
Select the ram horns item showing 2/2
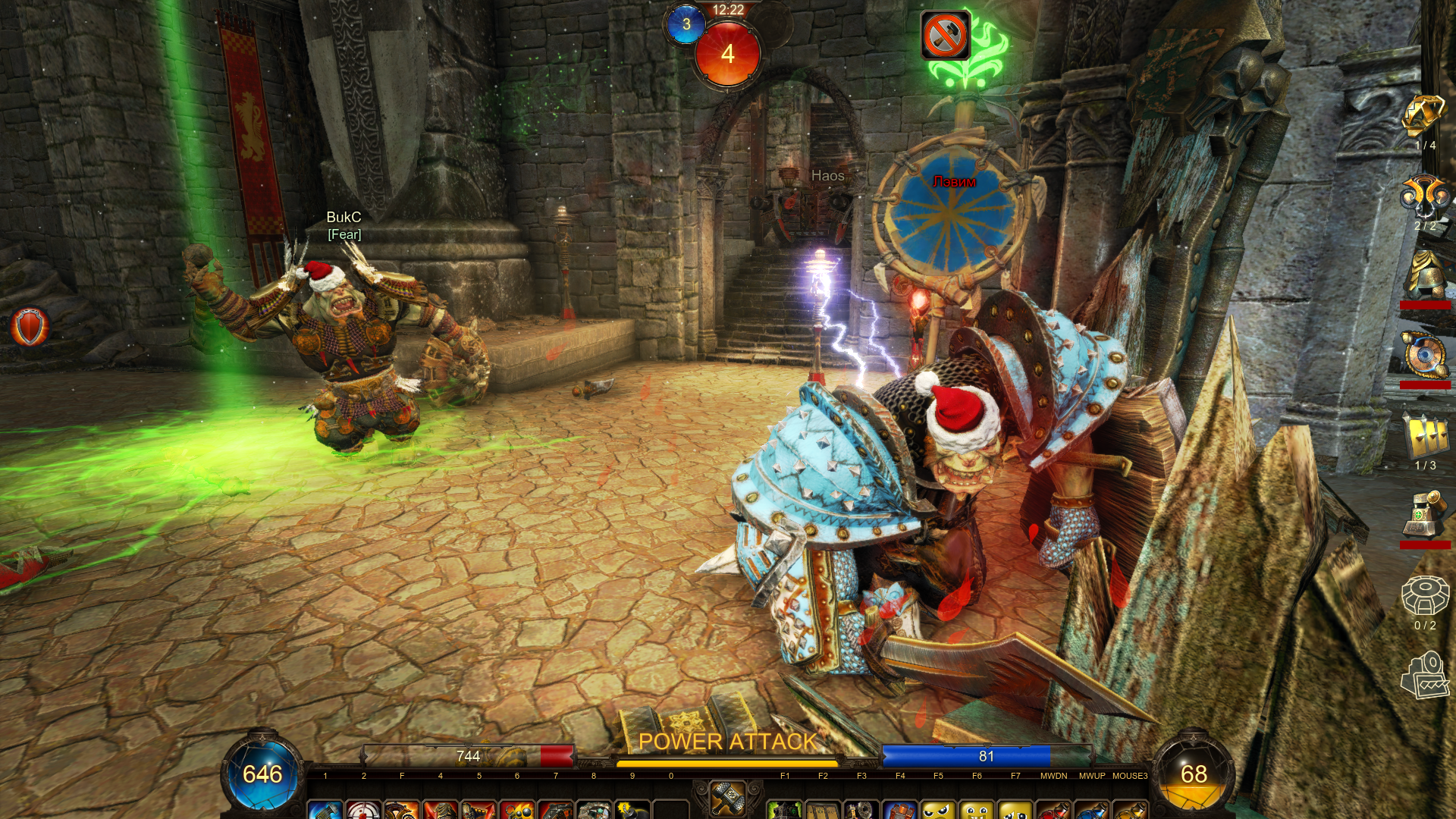[1424, 197]
